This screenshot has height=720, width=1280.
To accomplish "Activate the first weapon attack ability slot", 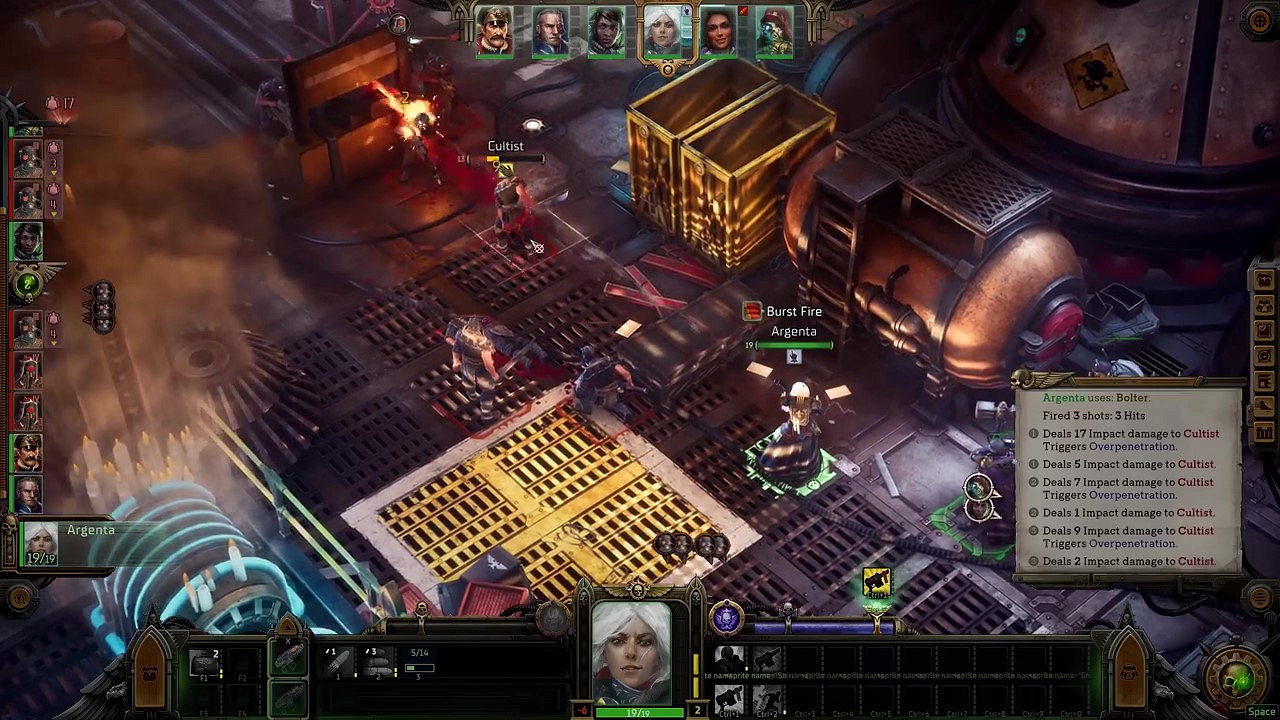I will coord(338,661).
